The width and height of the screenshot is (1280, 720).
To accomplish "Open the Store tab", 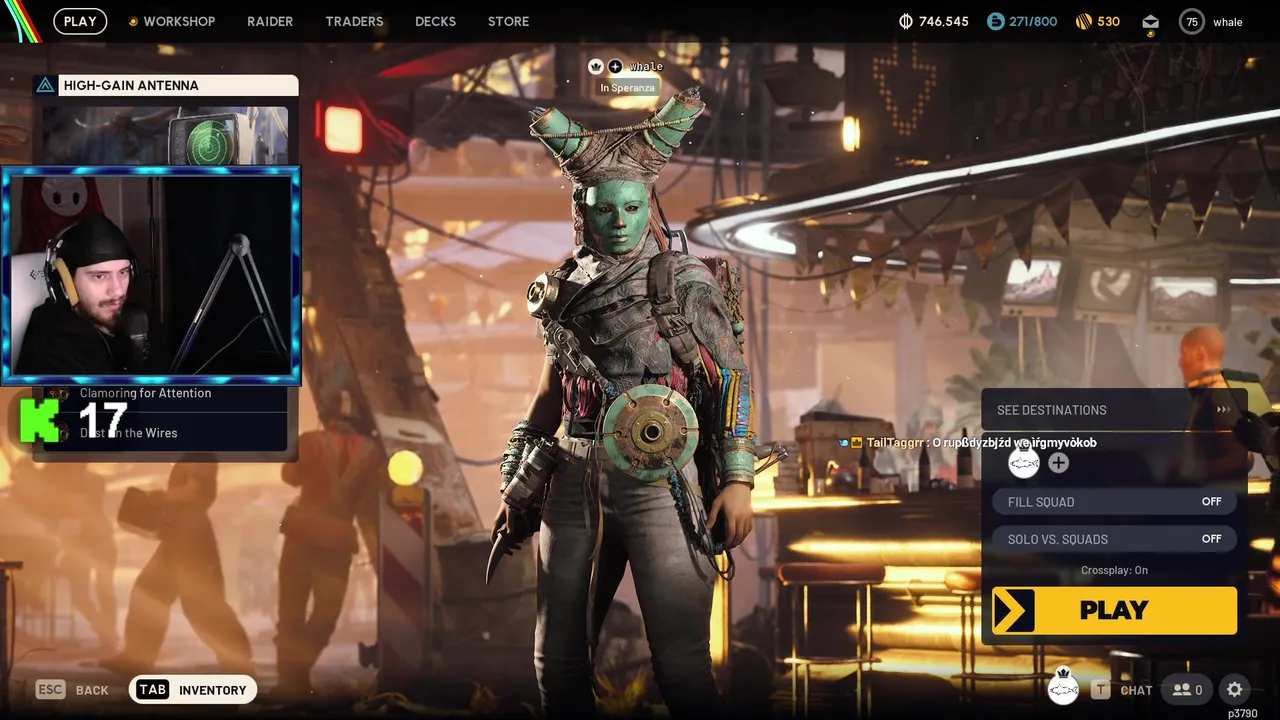I will (x=508, y=21).
